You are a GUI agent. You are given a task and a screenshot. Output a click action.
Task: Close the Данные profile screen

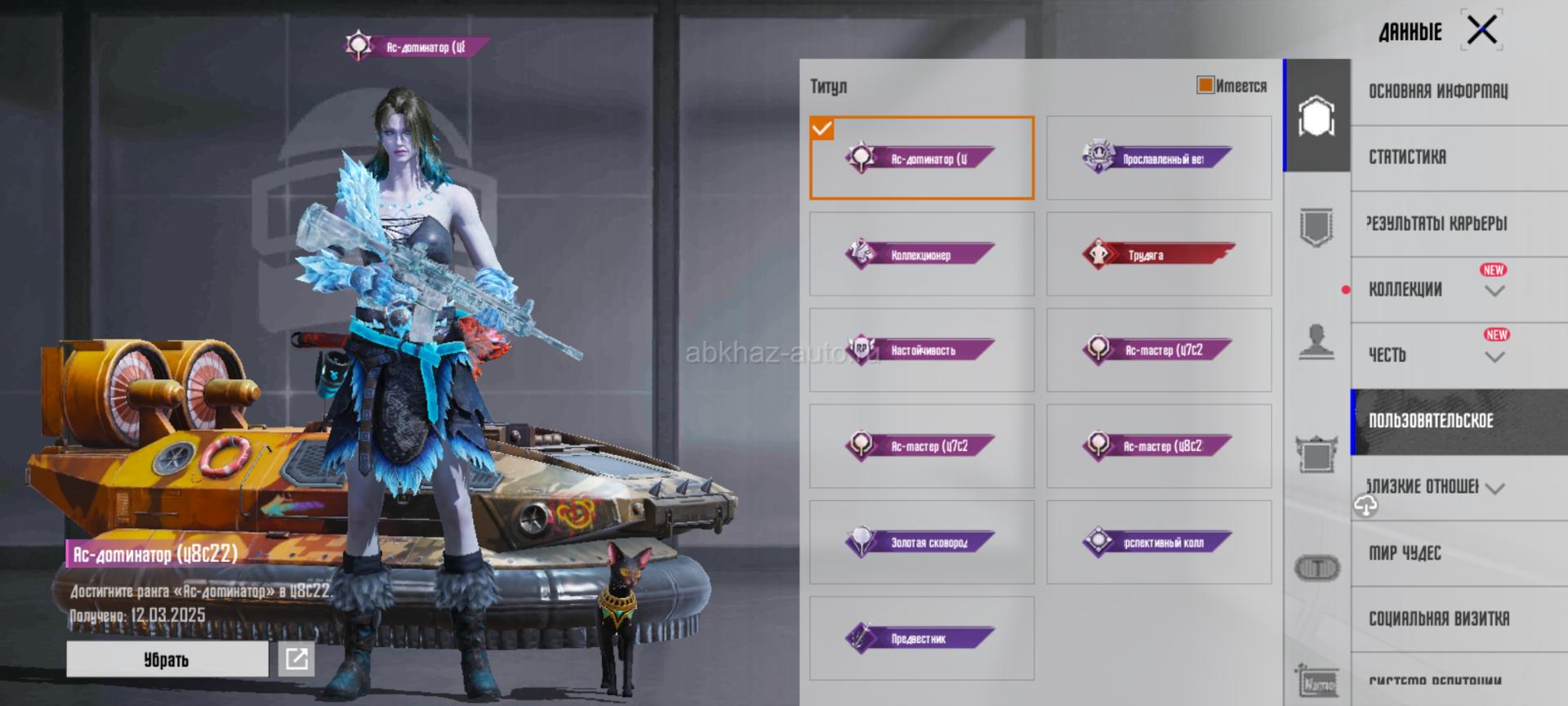pyautogui.click(x=1481, y=31)
